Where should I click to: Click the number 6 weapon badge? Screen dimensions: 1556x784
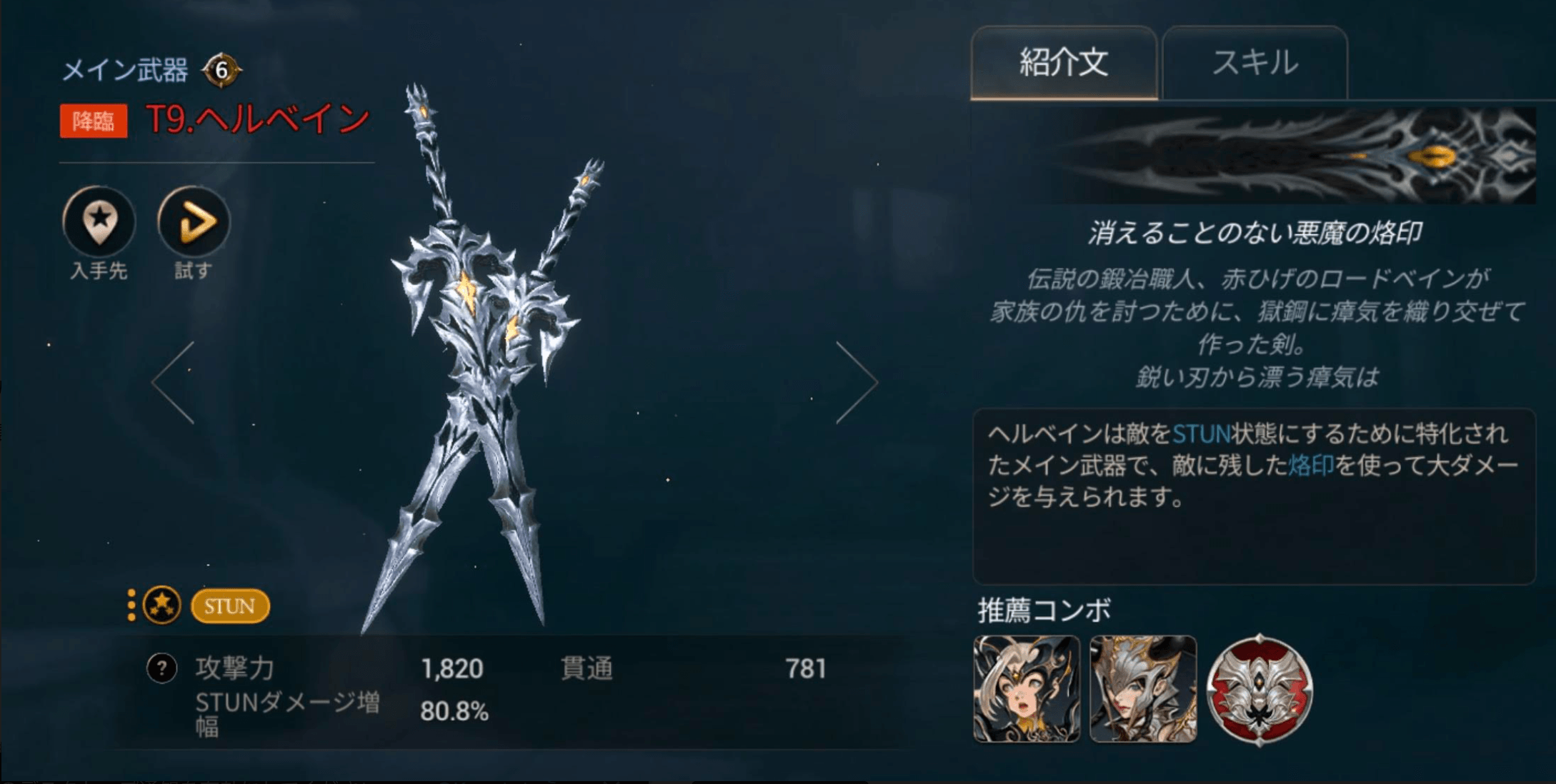pos(221,70)
